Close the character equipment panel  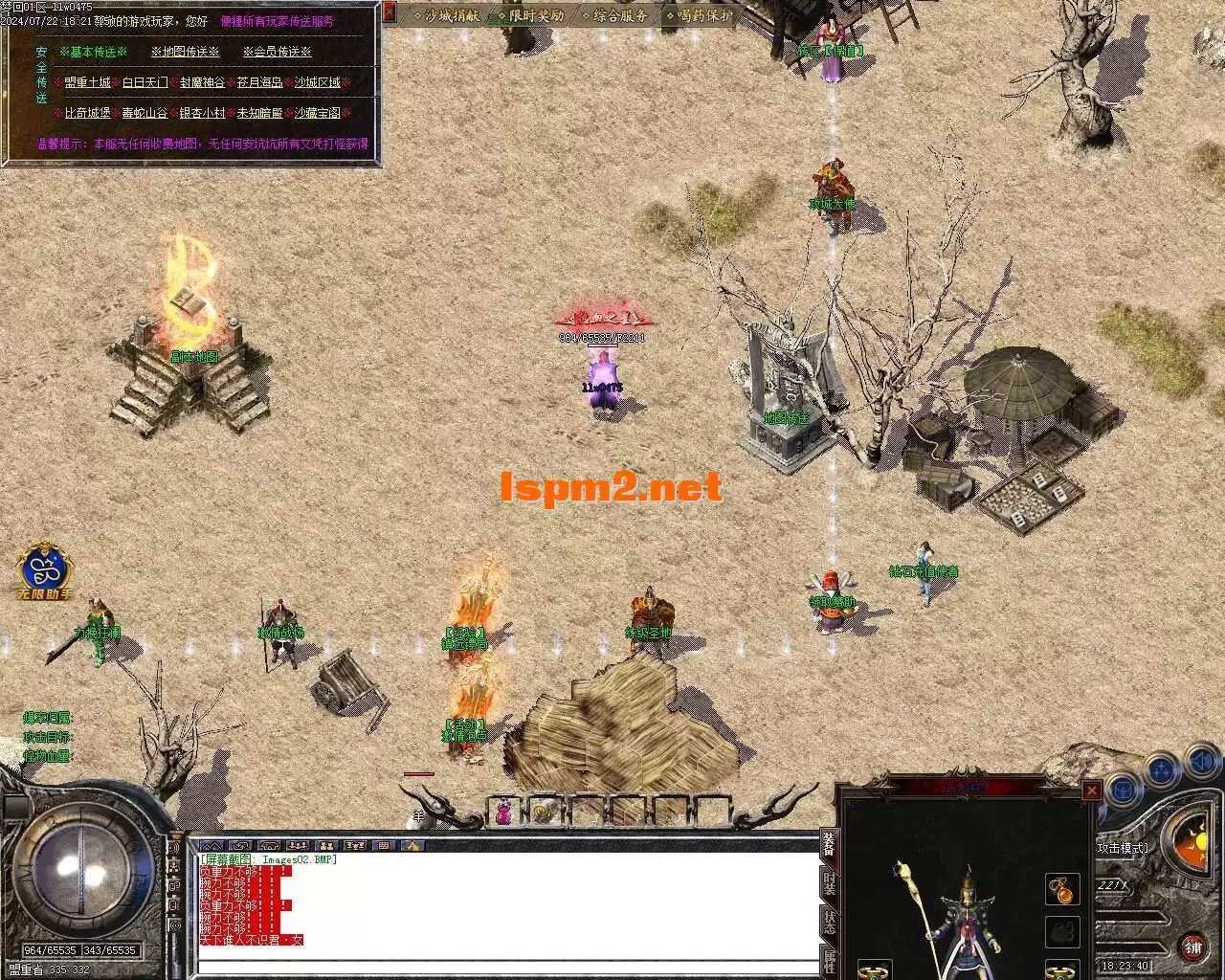pos(1091,791)
